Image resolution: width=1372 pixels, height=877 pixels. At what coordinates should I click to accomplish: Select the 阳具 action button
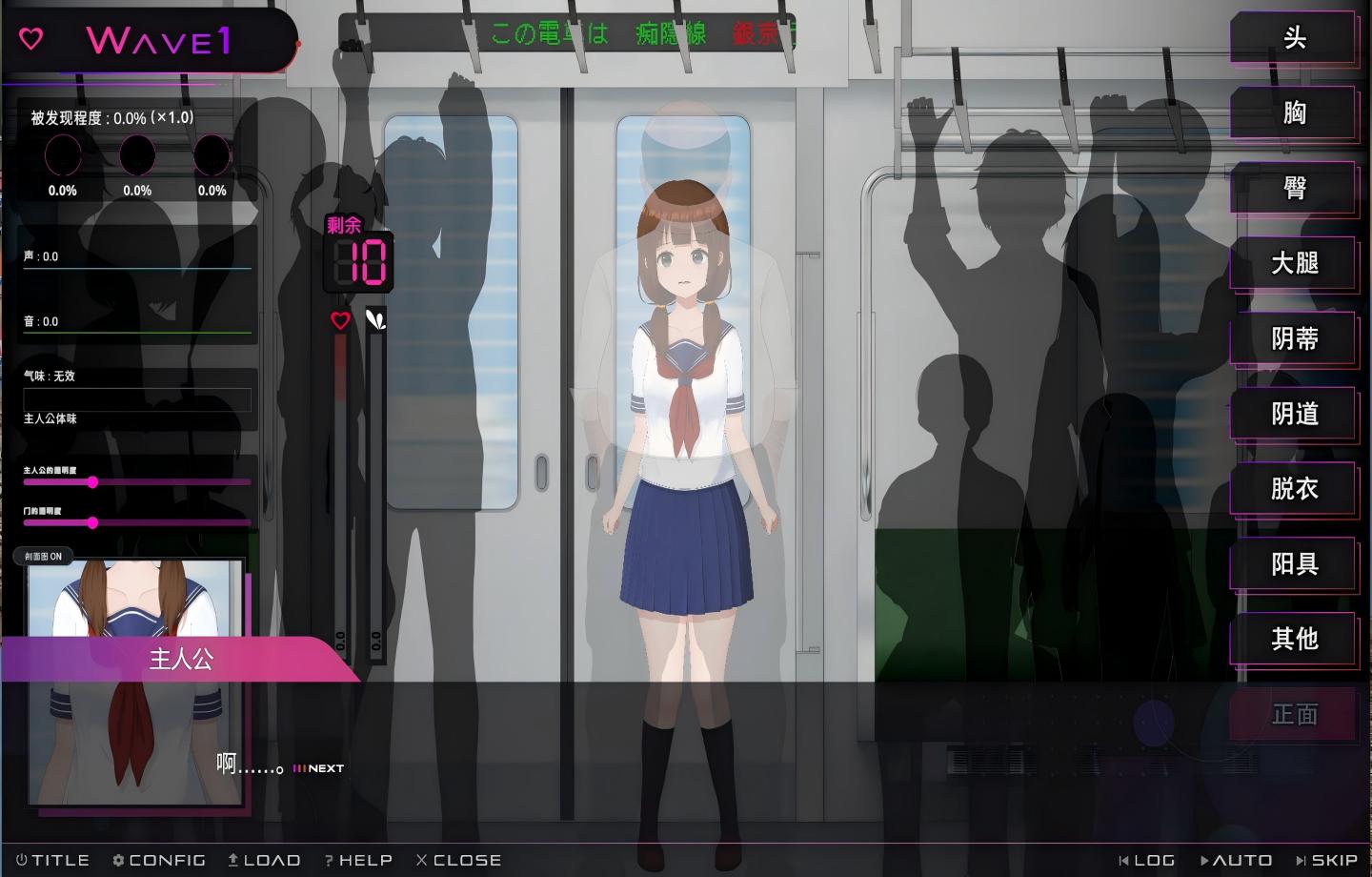tap(1293, 564)
